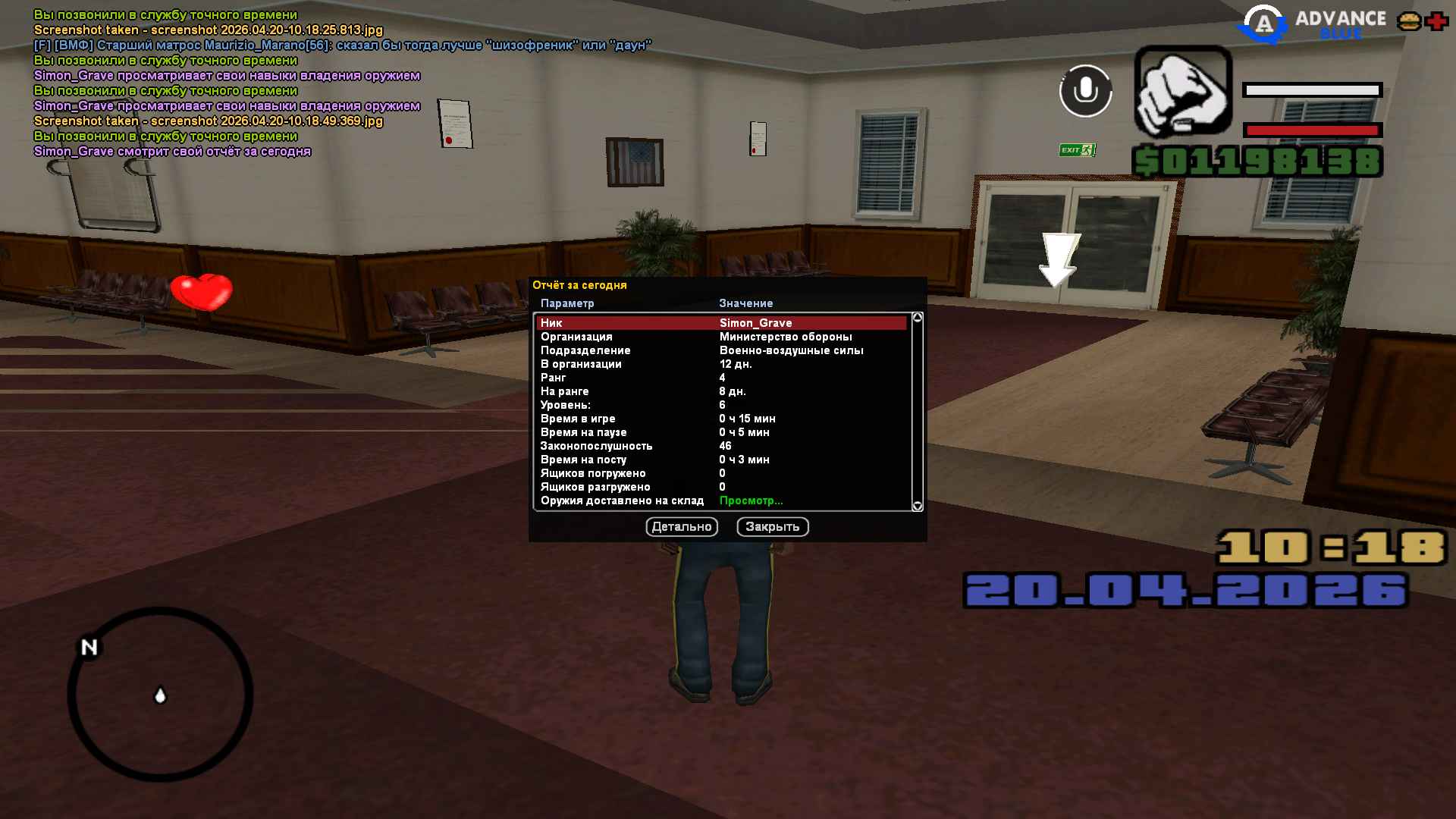Pick the Уровень row in the report
This screenshot has width=1456, height=819.
(720, 405)
